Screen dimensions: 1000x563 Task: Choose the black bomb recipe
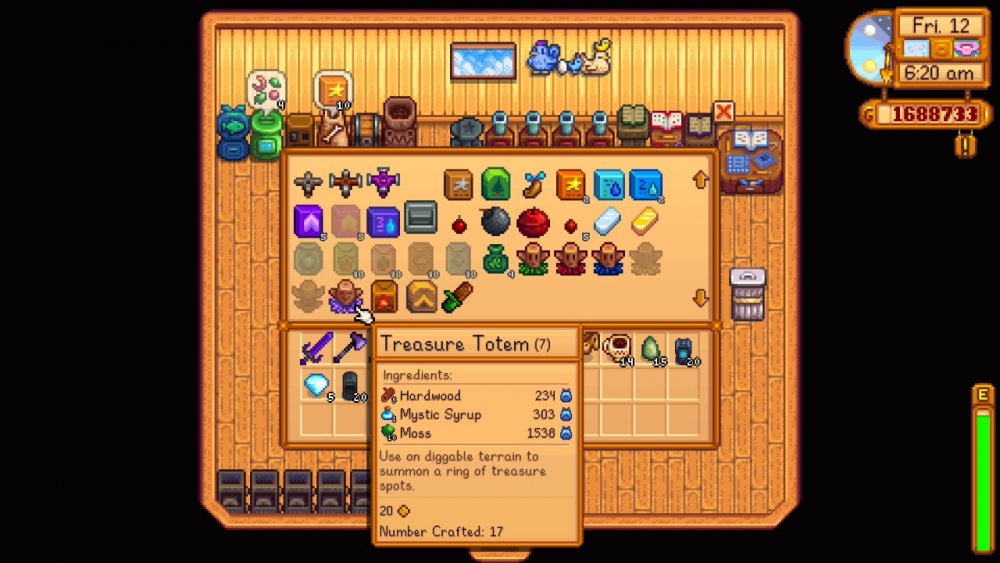495,221
